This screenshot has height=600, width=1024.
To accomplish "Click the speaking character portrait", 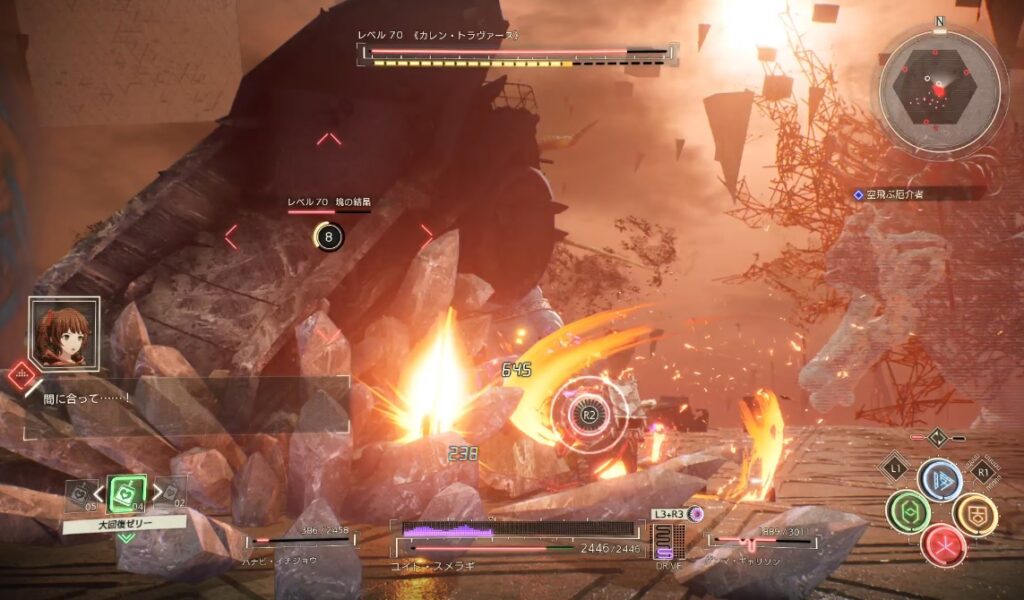I will (64, 334).
